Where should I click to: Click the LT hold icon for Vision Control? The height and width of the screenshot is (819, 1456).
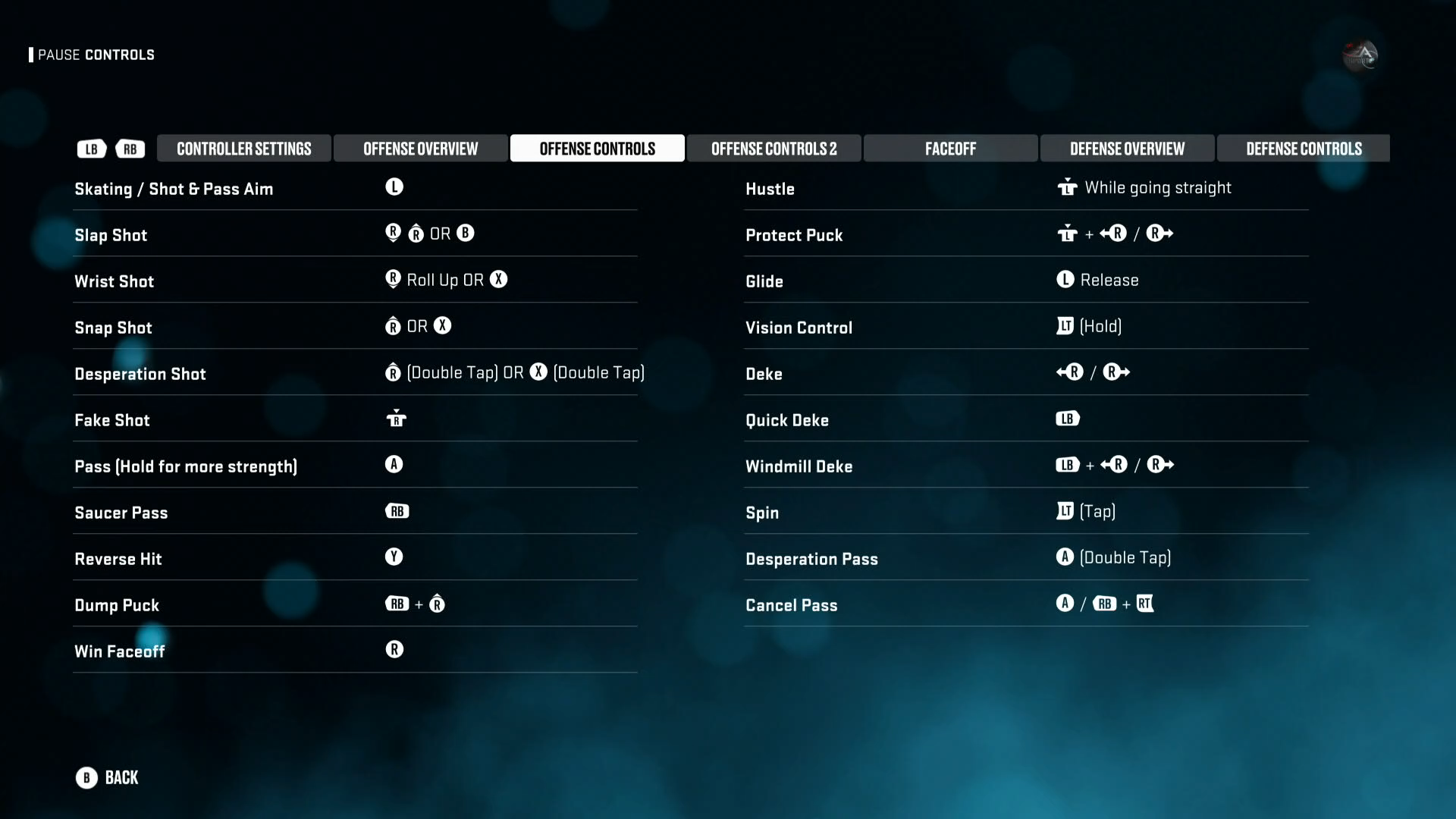[x=1065, y=326]
